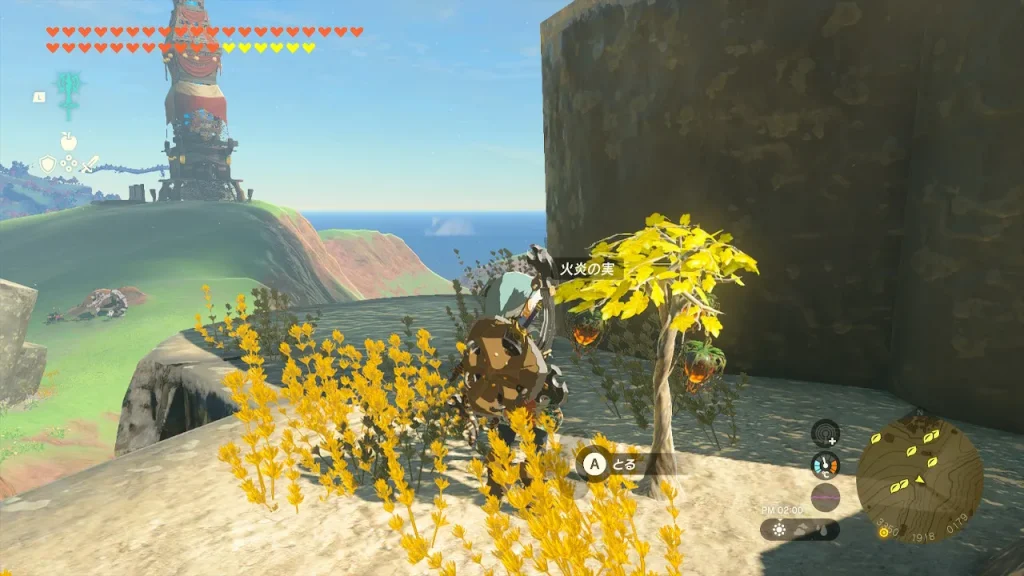This screenshot has height=576, width=1024.
Task: Open the sword weapon quick-select
Action: pyautogui.click(x=91, y=163)
